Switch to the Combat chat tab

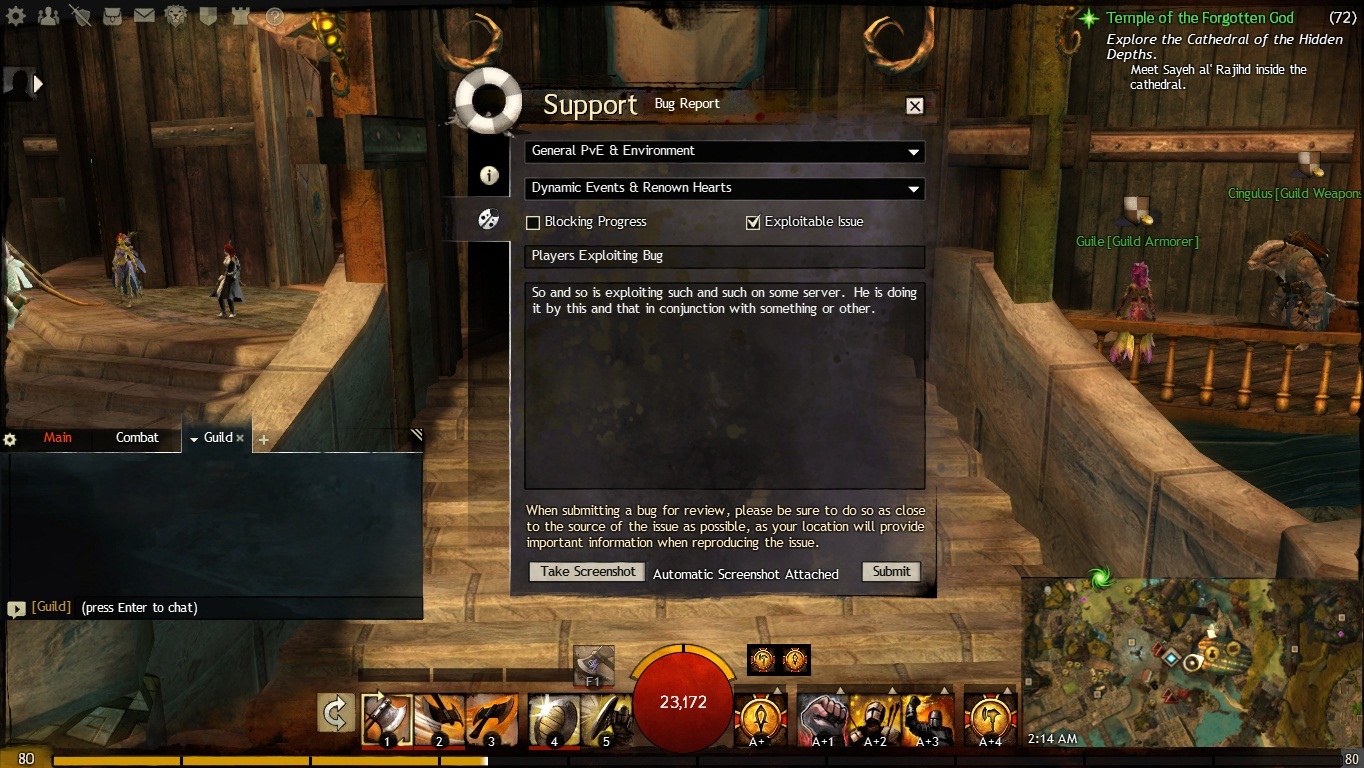(137, 438)
